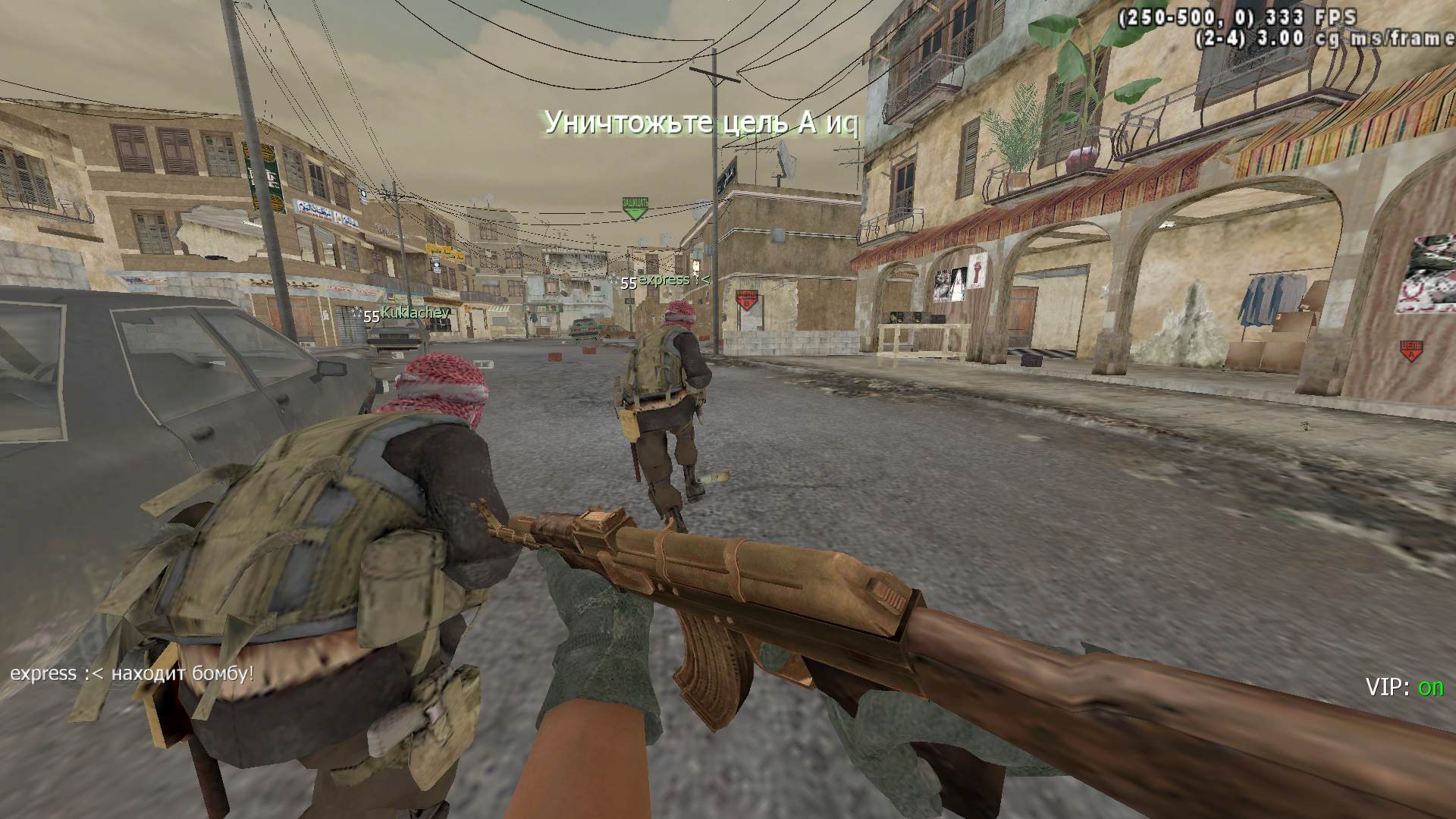Click the green Защищать objective marker
The height and width of the screenshot is (819, 1456).
(635, 208)
